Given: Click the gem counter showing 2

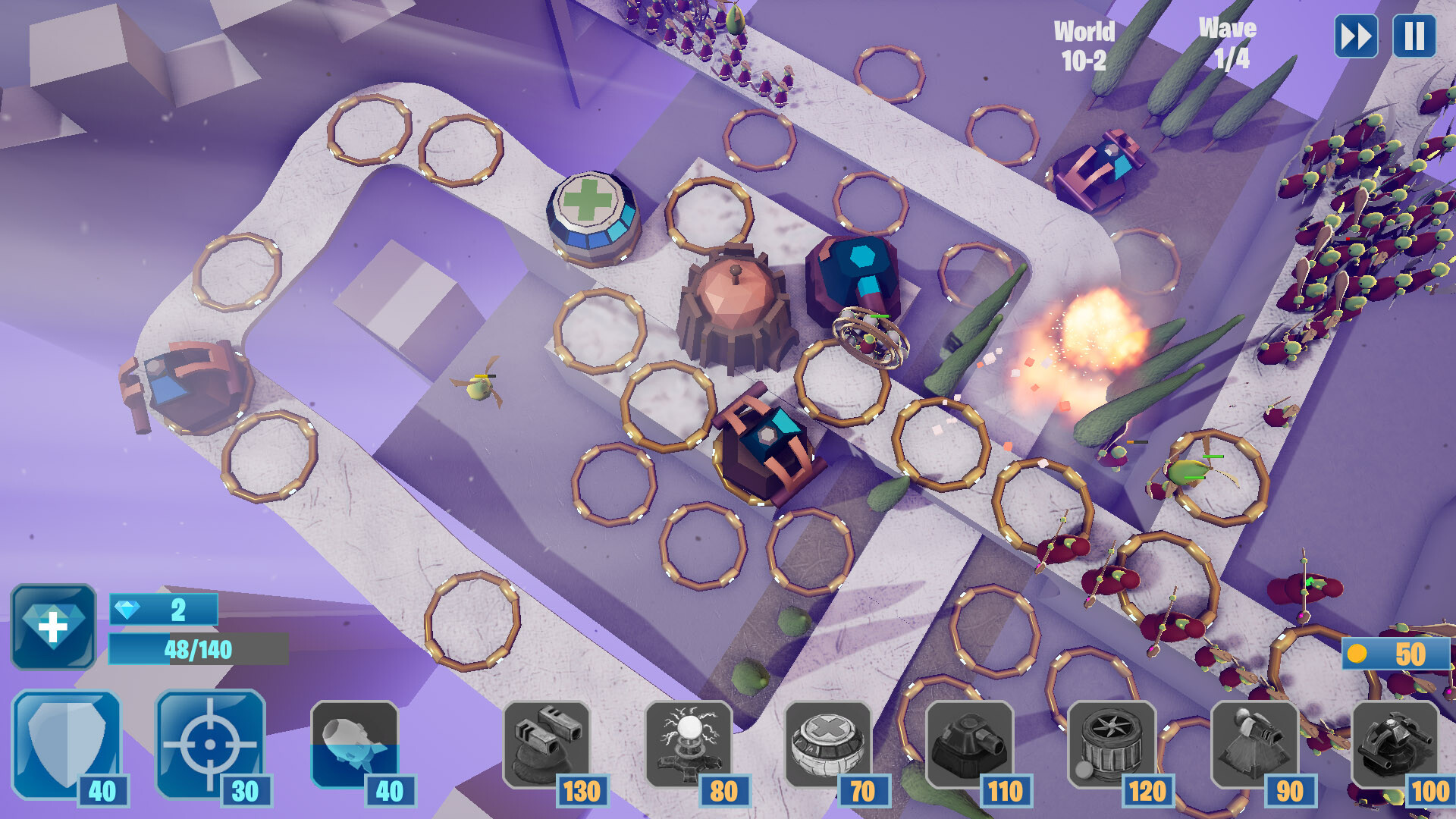Looking at the screenshot, I should [163, 608].
